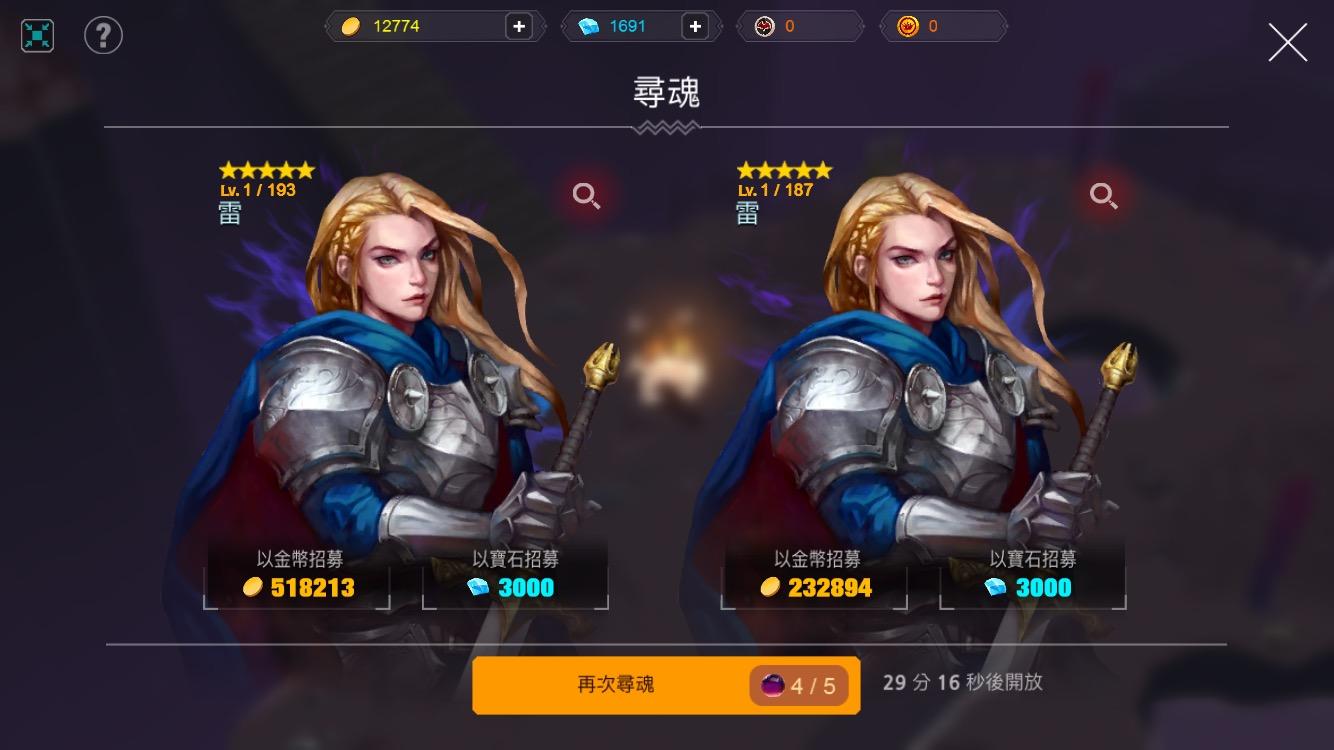The height and width of the screenshot is (750, 1334).
Task: Open the left hero's magnifier preview icon
Action: click(587, 196)
